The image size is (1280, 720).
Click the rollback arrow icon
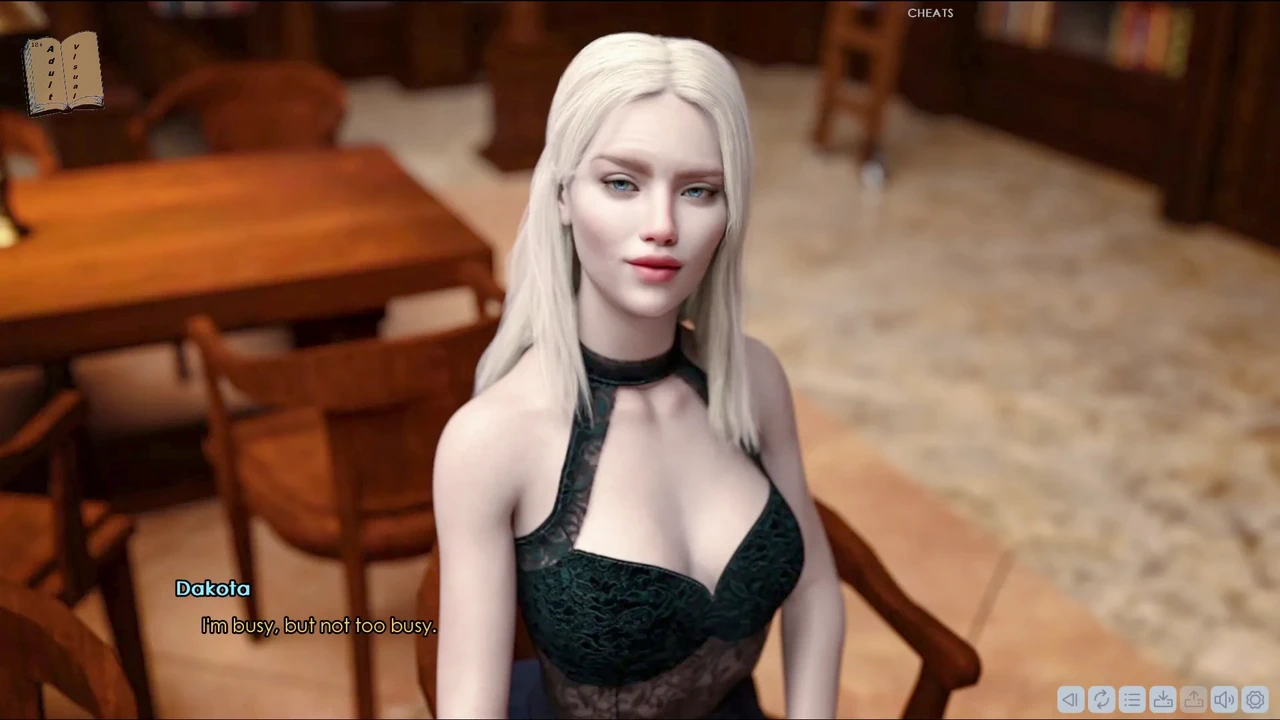(x=1070, y=700)
